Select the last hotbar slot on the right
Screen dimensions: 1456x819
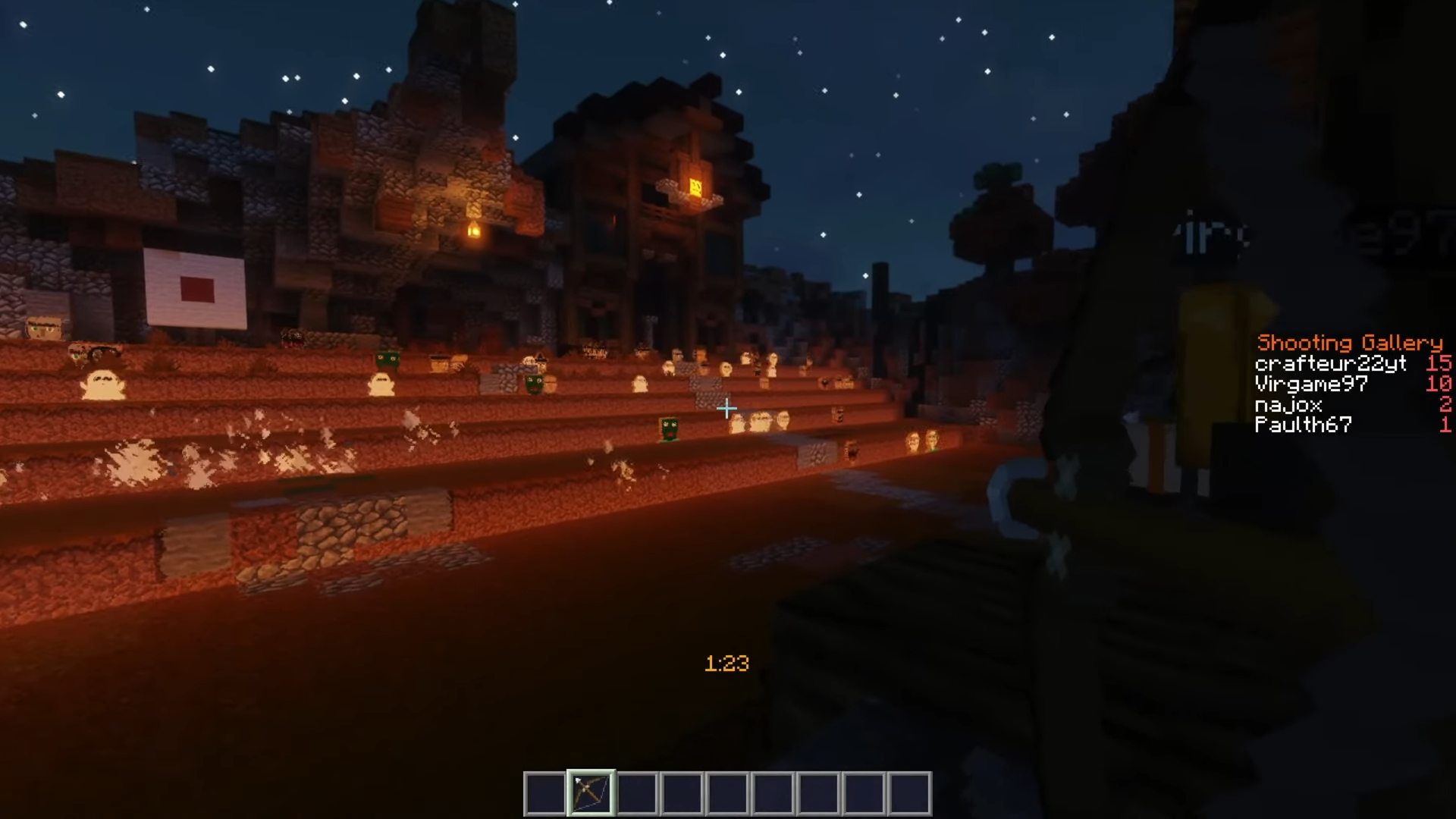pos(908,792)
